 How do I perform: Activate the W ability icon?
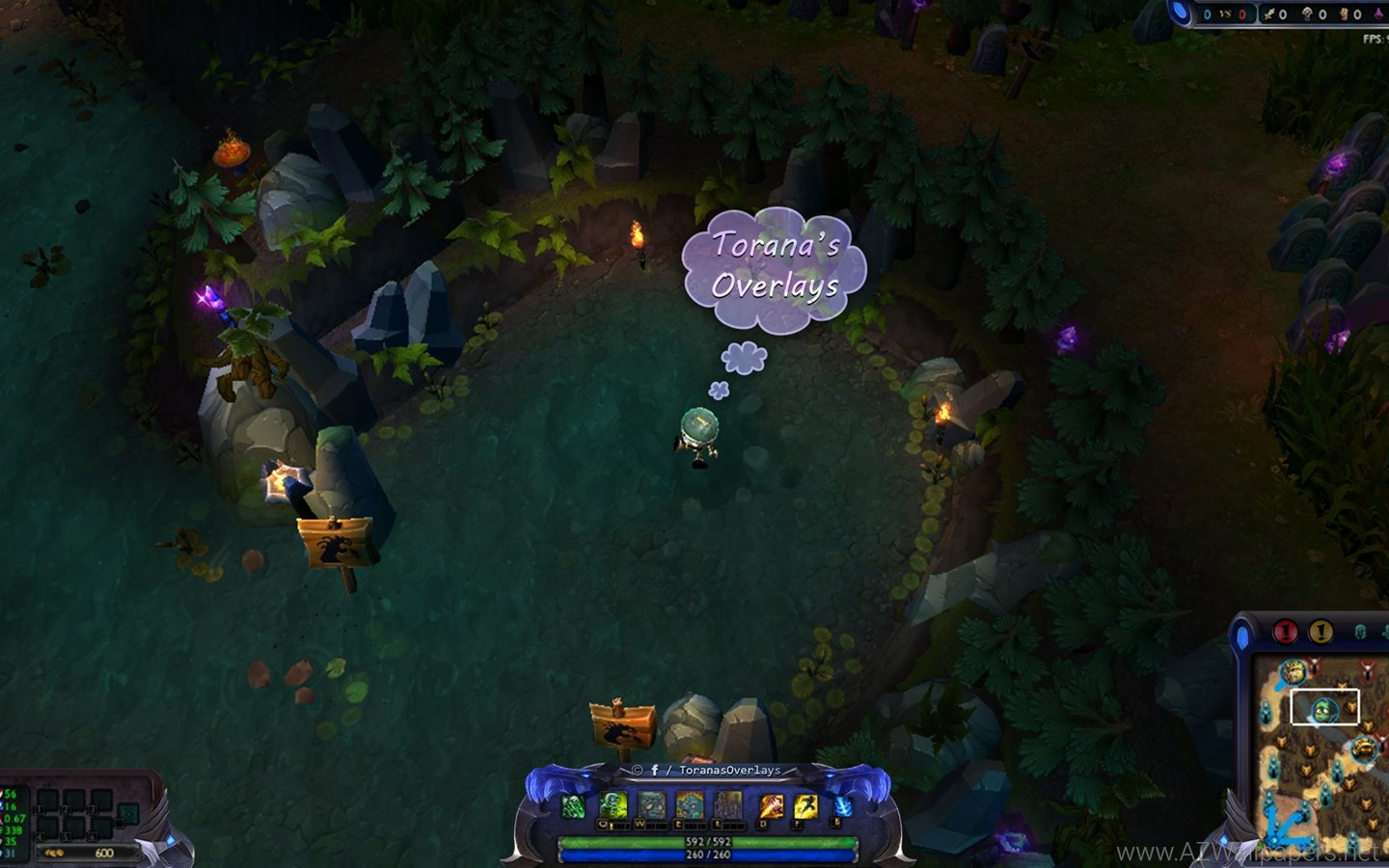tap(651, 805)
